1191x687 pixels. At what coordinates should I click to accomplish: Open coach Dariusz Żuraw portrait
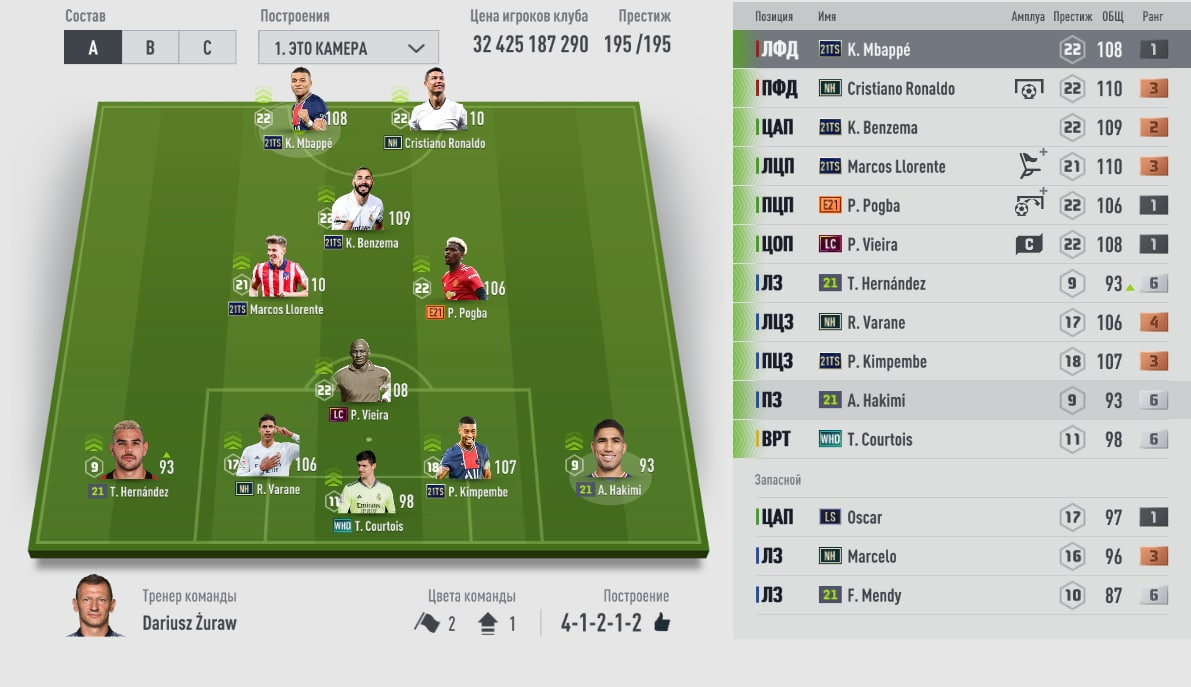96,606
